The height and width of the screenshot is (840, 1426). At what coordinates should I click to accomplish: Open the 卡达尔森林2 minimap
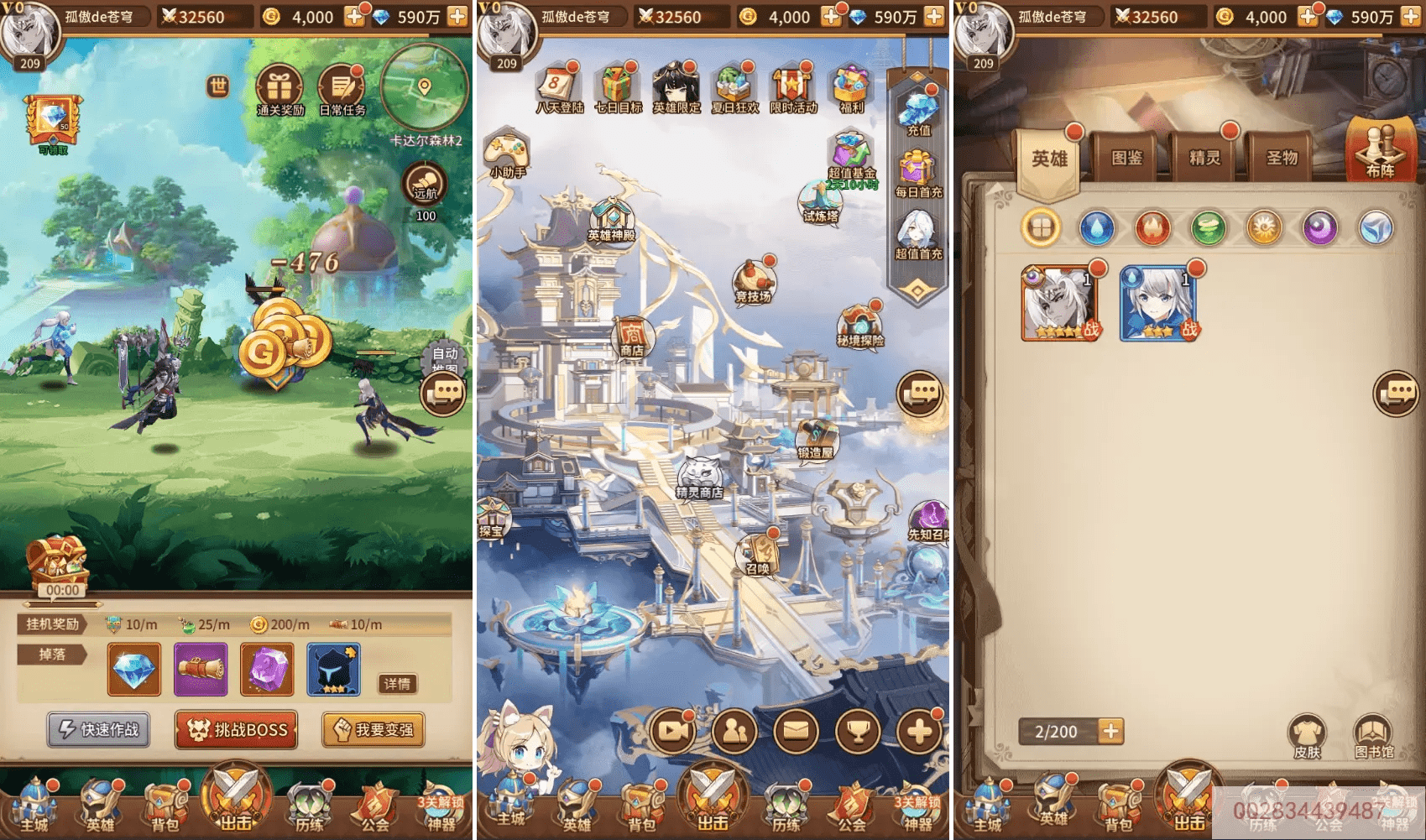click(424, 89)
